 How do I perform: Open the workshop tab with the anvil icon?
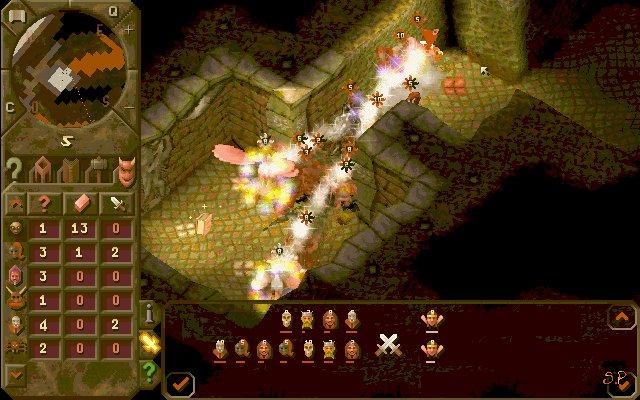pyautogui.click(x=98, y=168)
